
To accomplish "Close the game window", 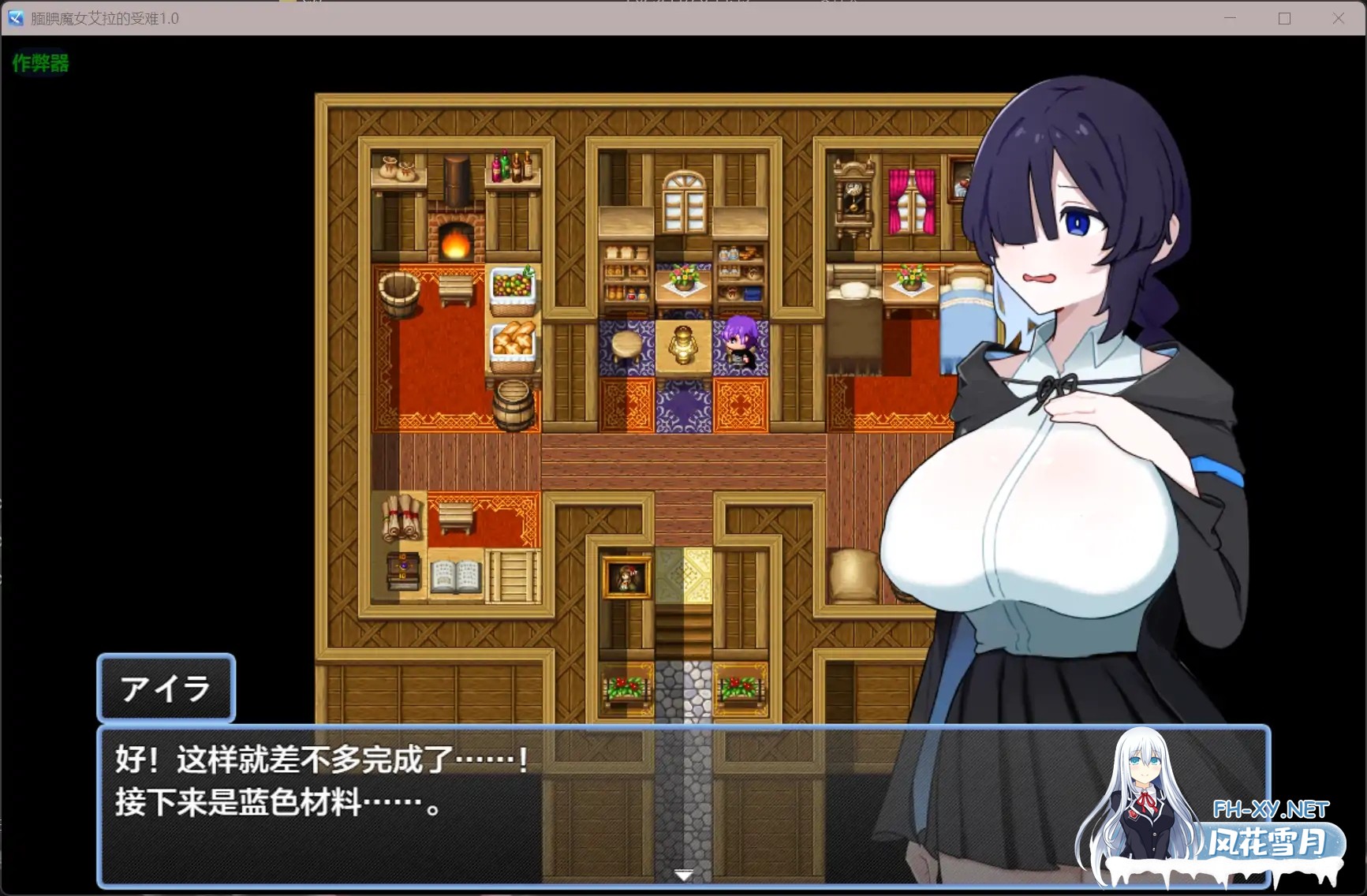I will pos(1338,18).
